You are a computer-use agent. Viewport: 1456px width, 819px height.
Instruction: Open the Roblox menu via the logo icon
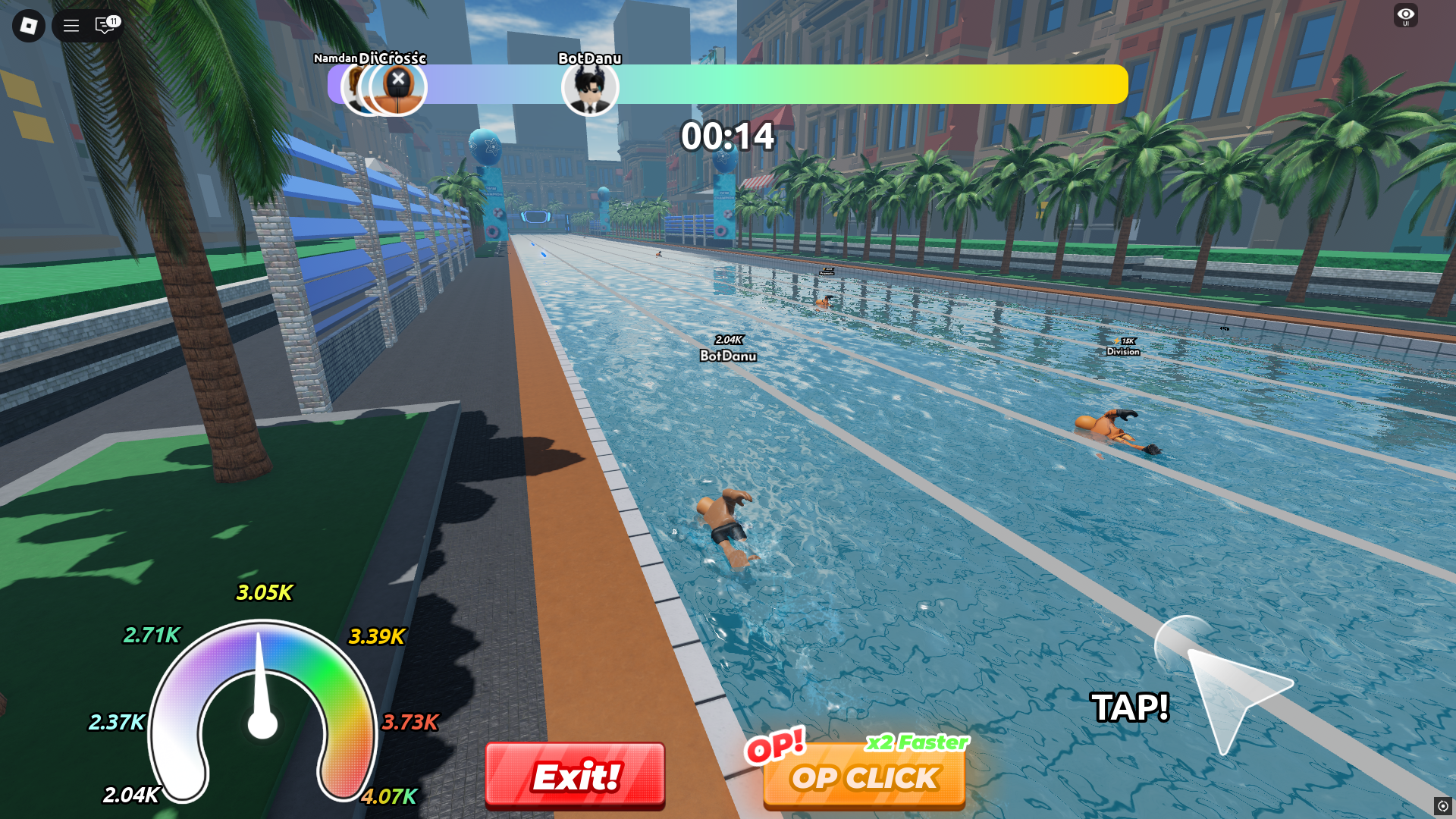pos(28,26)
